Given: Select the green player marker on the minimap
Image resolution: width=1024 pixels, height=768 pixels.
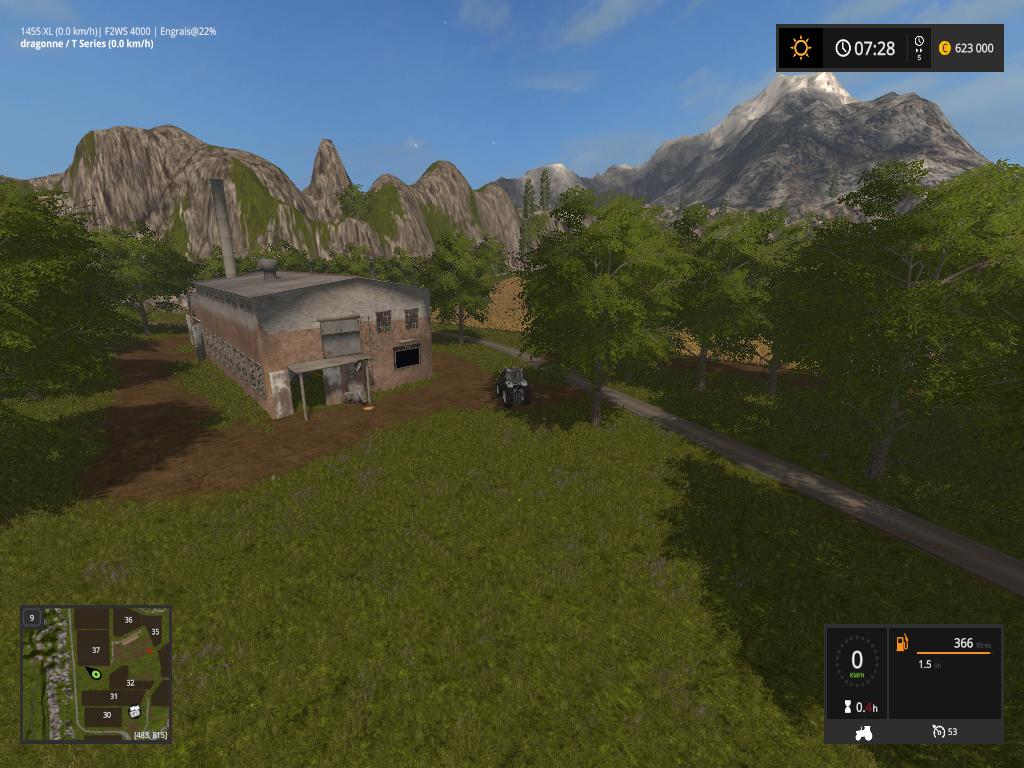Looking at the screenshot, I should point(96,674).
